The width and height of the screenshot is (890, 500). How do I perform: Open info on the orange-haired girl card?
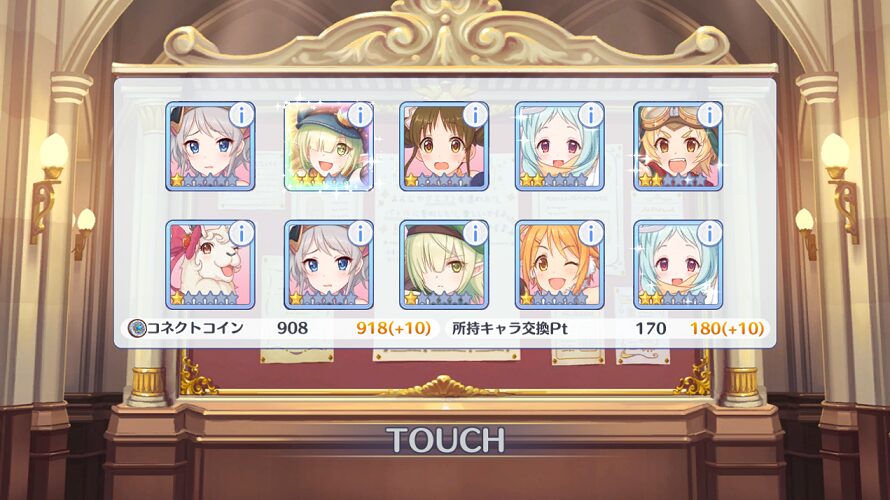pos(591,233)
